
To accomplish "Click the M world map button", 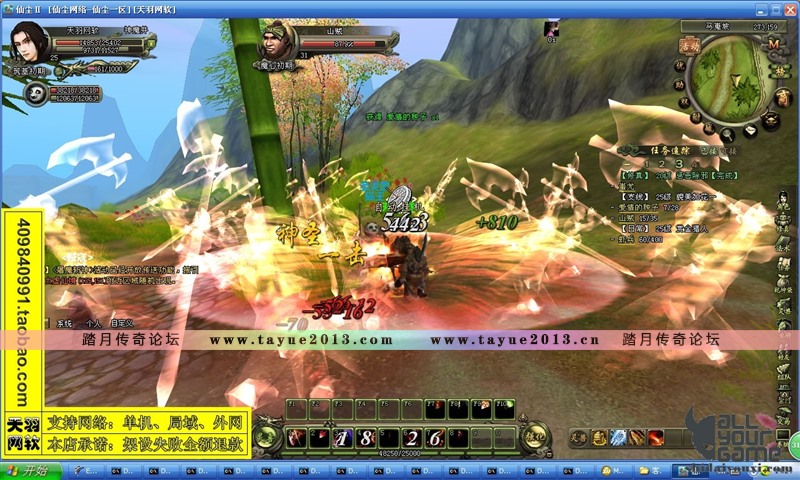I will point(772,45).
